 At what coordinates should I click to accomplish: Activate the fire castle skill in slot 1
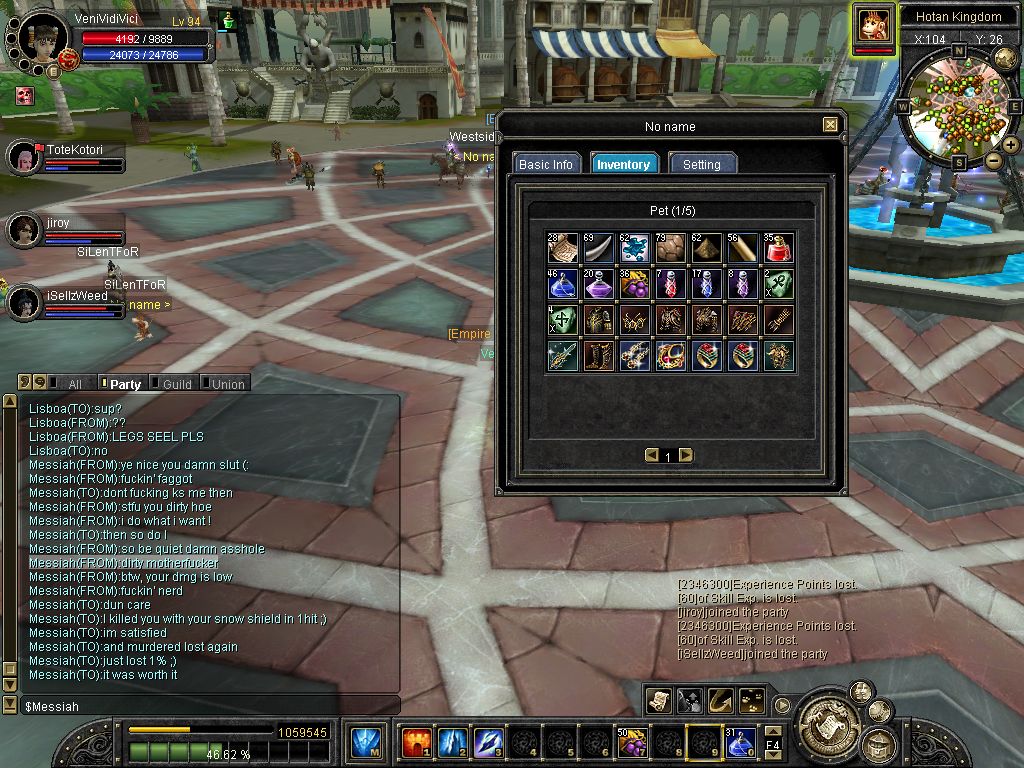click(x=416, y=743)
